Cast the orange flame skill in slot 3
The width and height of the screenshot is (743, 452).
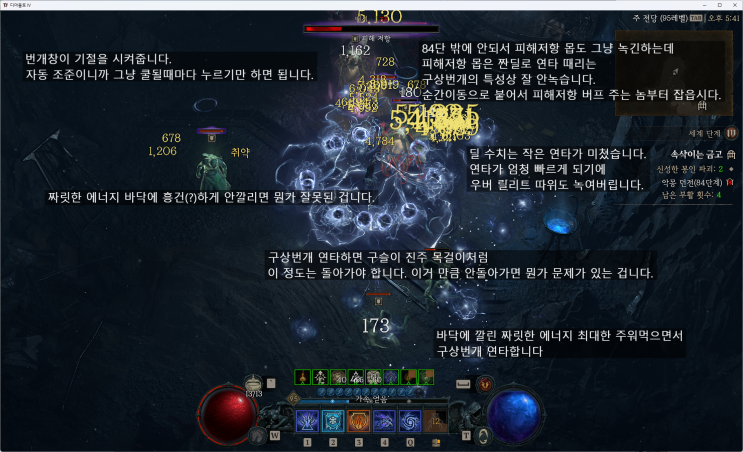coord(358,421)
